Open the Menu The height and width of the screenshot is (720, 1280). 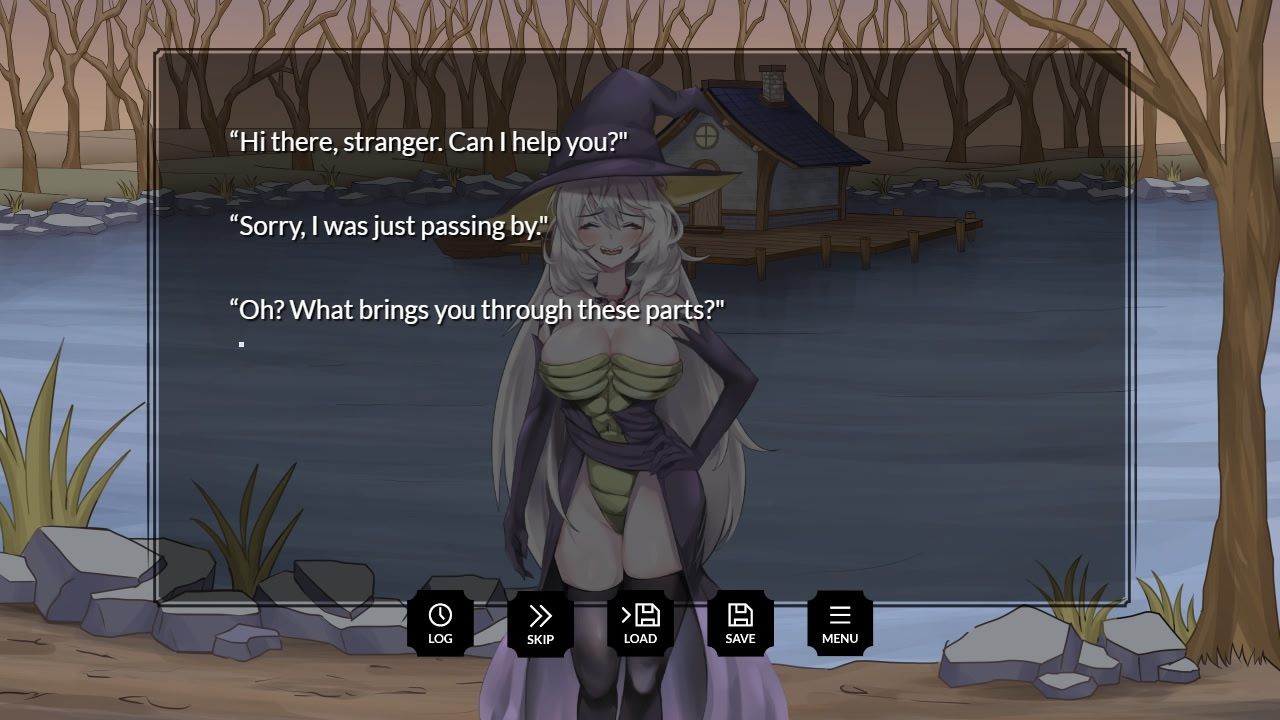(840, 623)
